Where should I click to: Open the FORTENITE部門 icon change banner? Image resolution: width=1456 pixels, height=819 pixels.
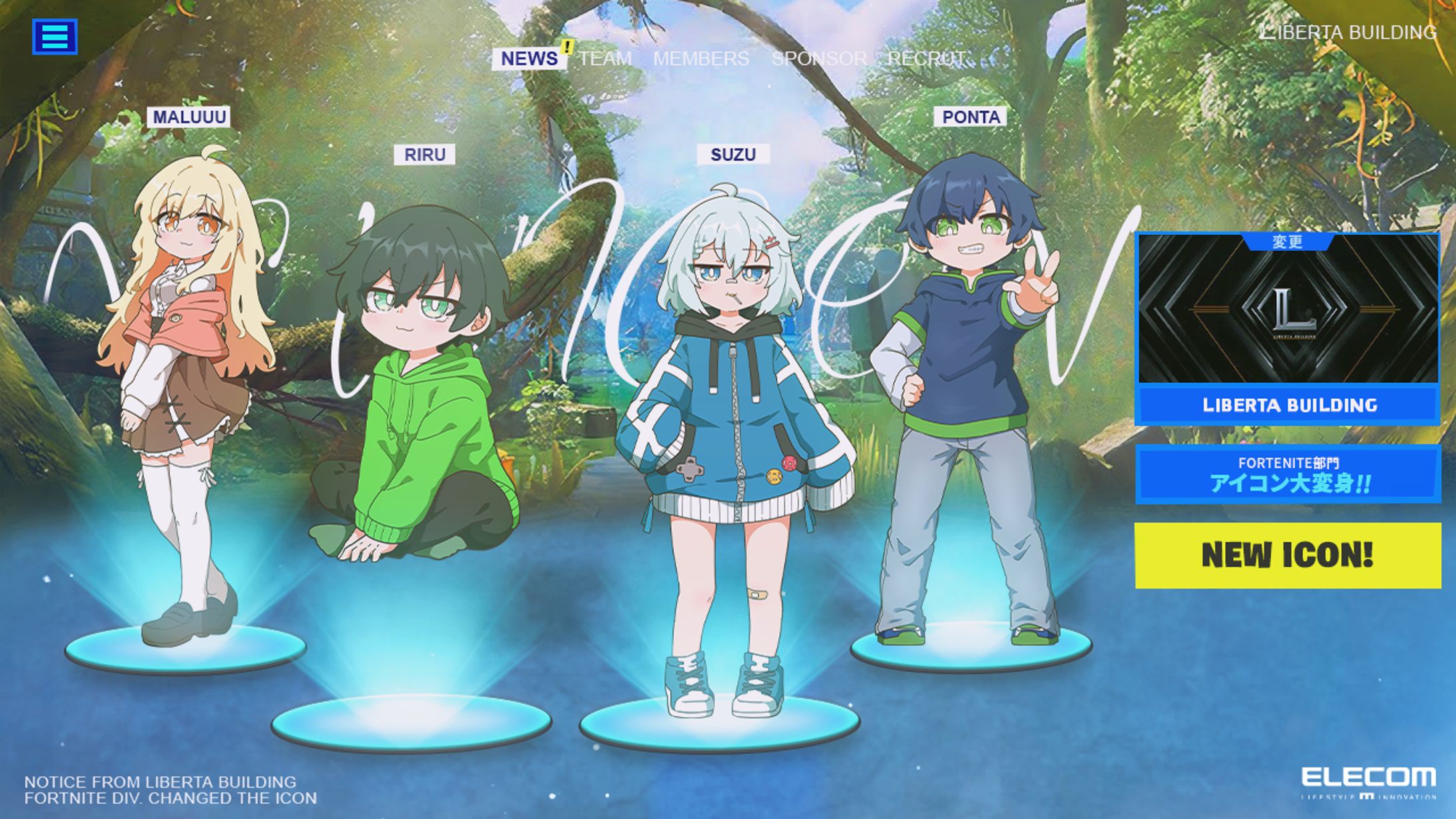coord(1289,474)
